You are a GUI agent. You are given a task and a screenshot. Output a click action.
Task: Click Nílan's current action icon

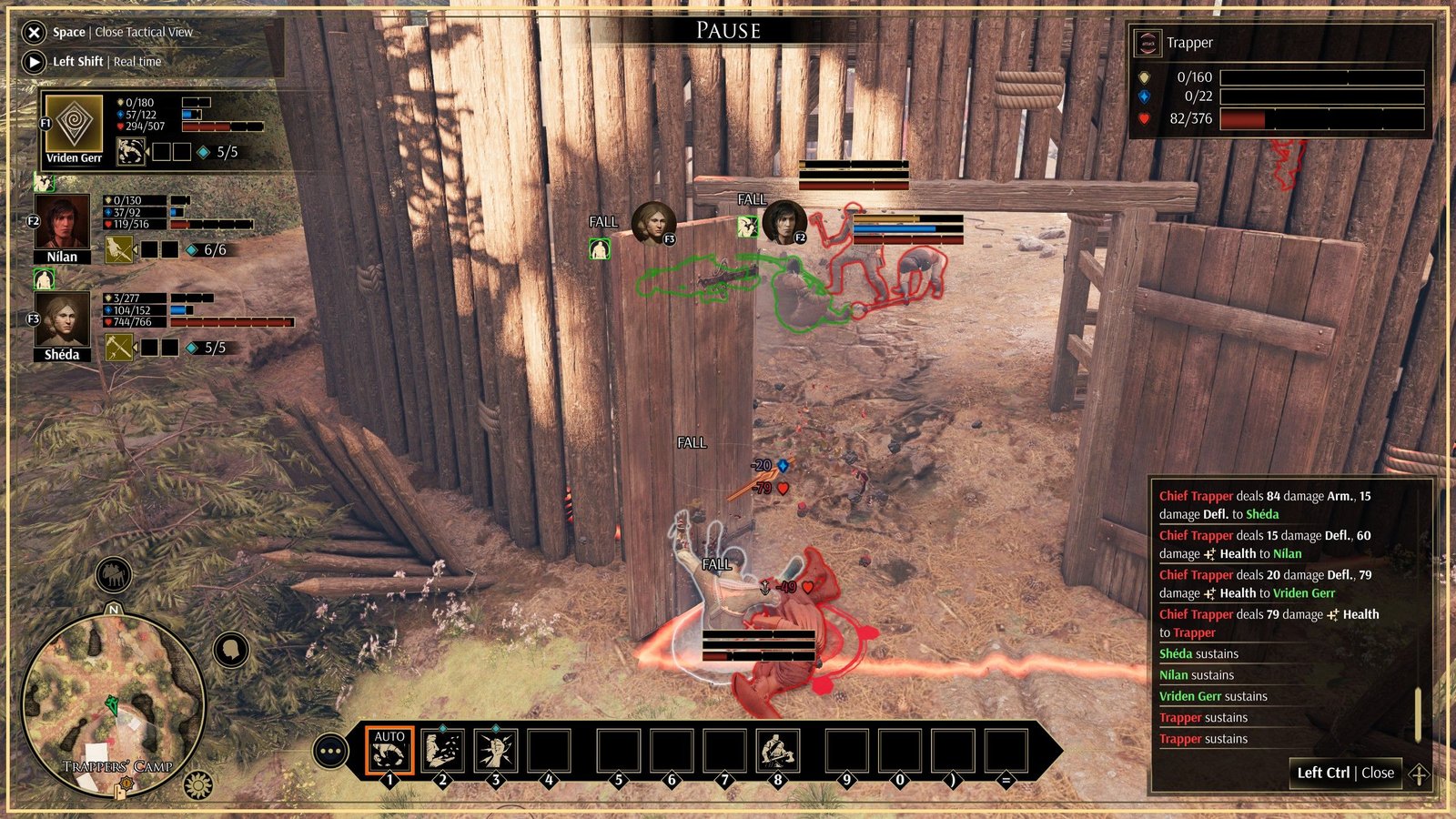[119, 249]
